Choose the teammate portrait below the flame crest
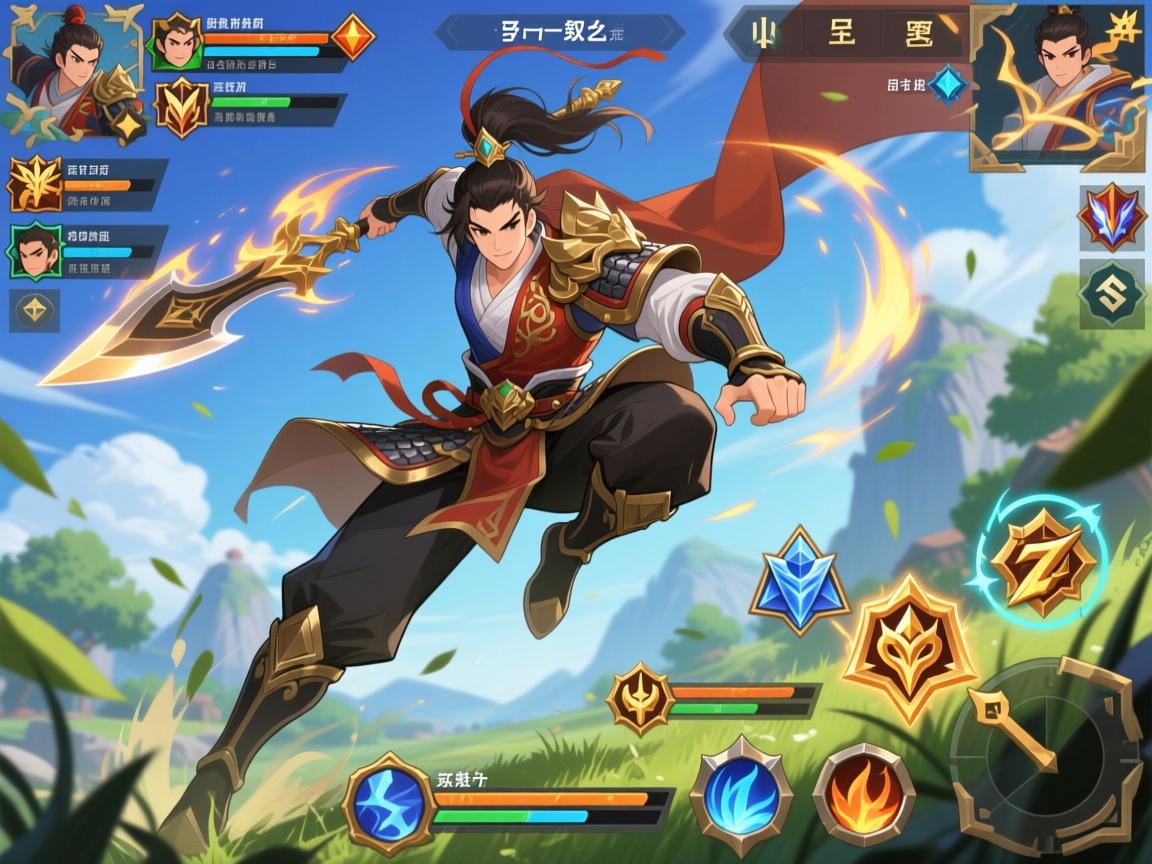This screenshot has height=864, width=1152. coord(36,251)
